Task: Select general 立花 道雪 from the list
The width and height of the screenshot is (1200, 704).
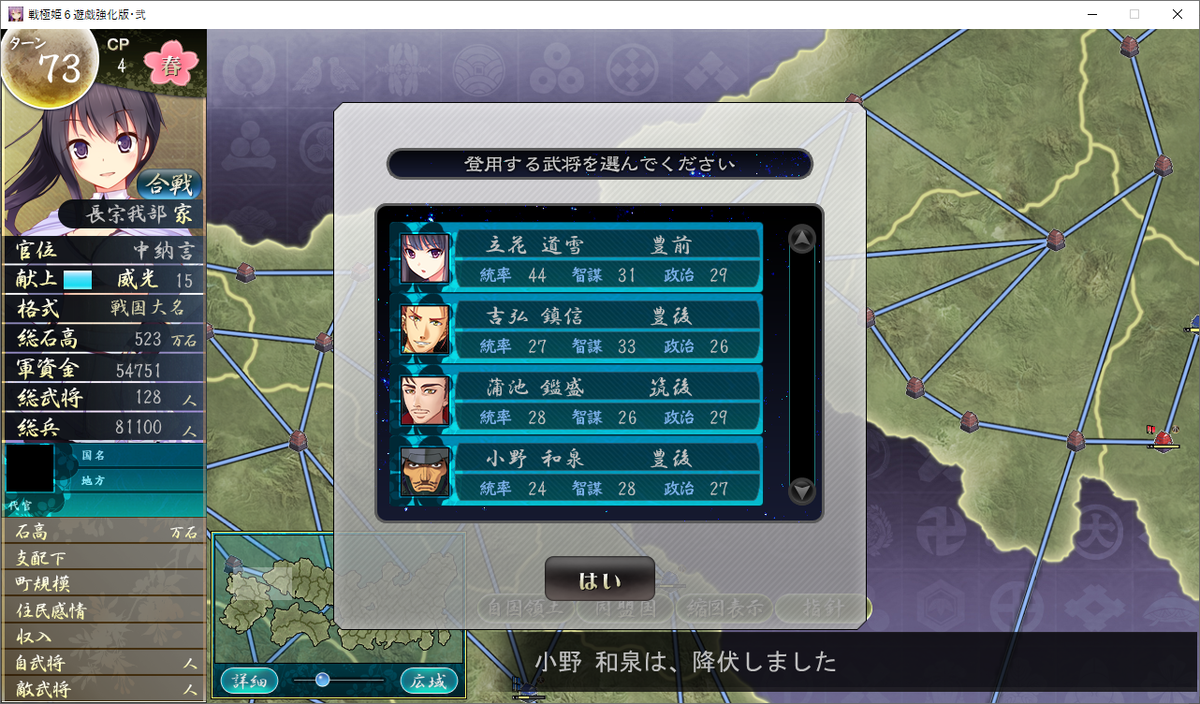Action: click(580, 258)
